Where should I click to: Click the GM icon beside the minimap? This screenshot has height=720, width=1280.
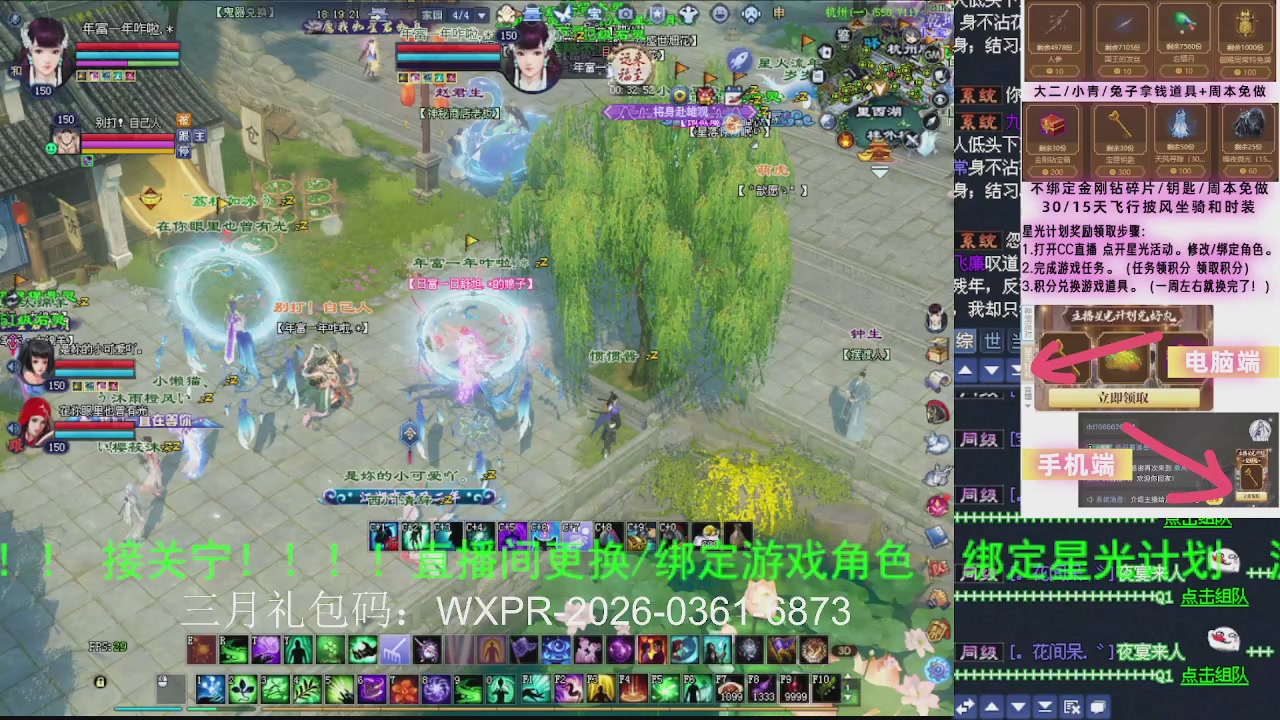933,56
